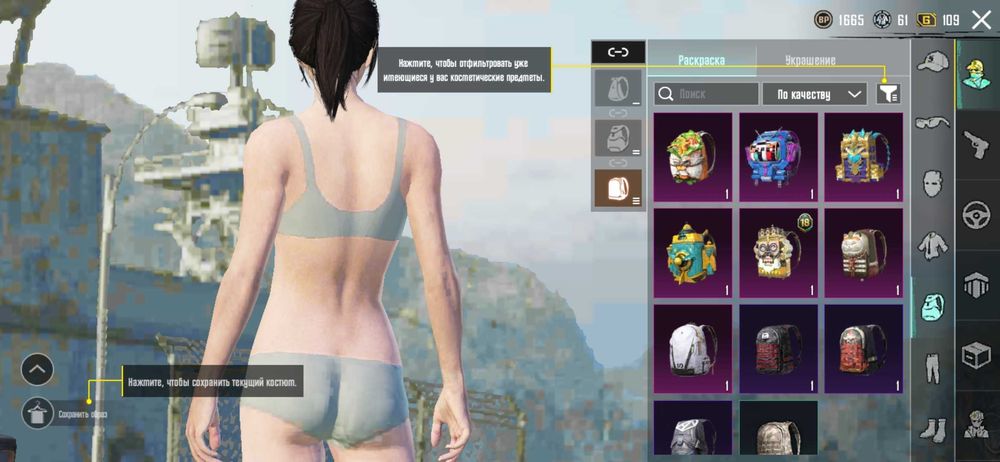
Task: Open the Украшение tab
Action: [811, 60]
